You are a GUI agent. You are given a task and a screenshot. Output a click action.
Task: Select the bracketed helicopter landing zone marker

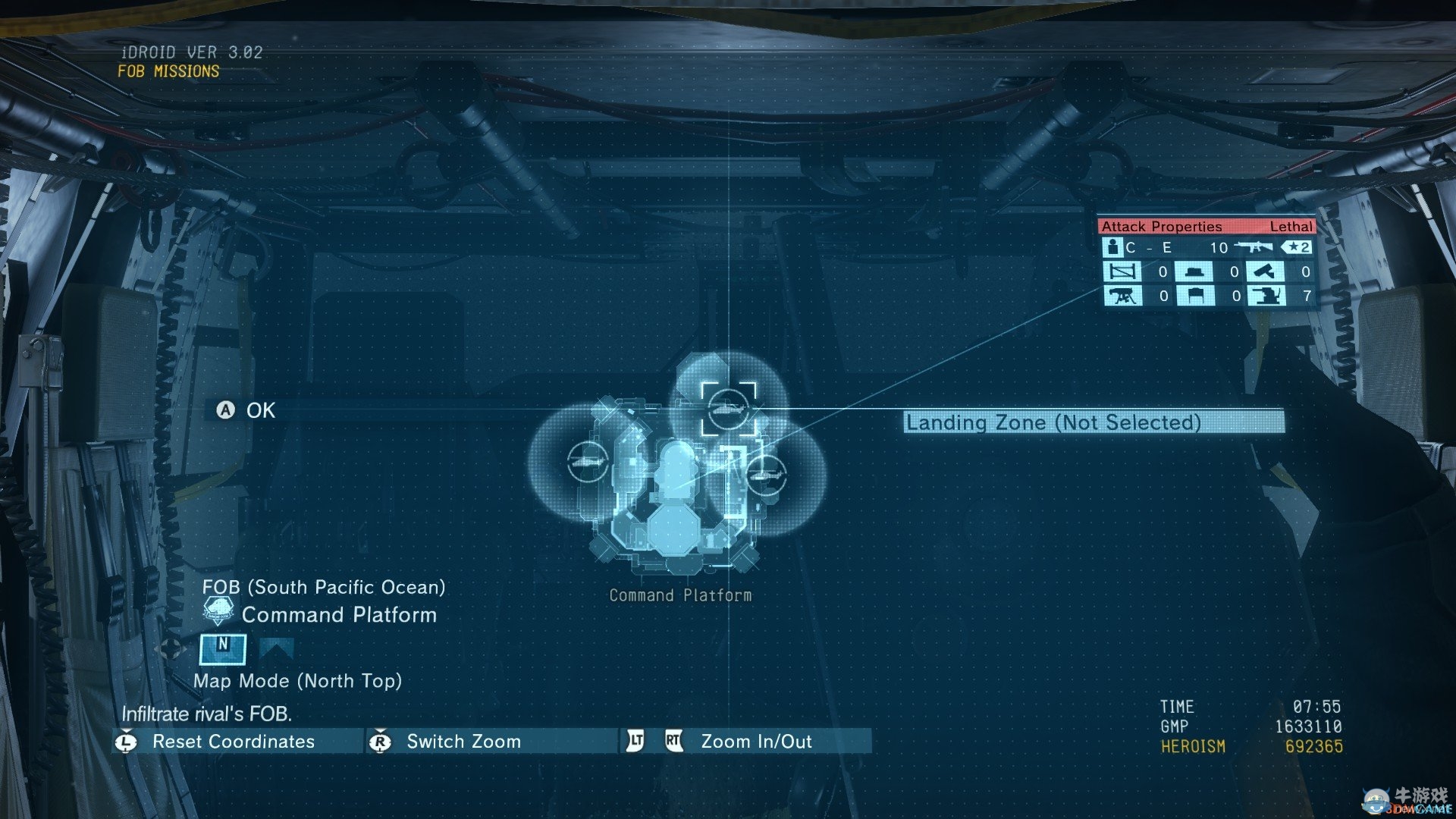[728, 409]
